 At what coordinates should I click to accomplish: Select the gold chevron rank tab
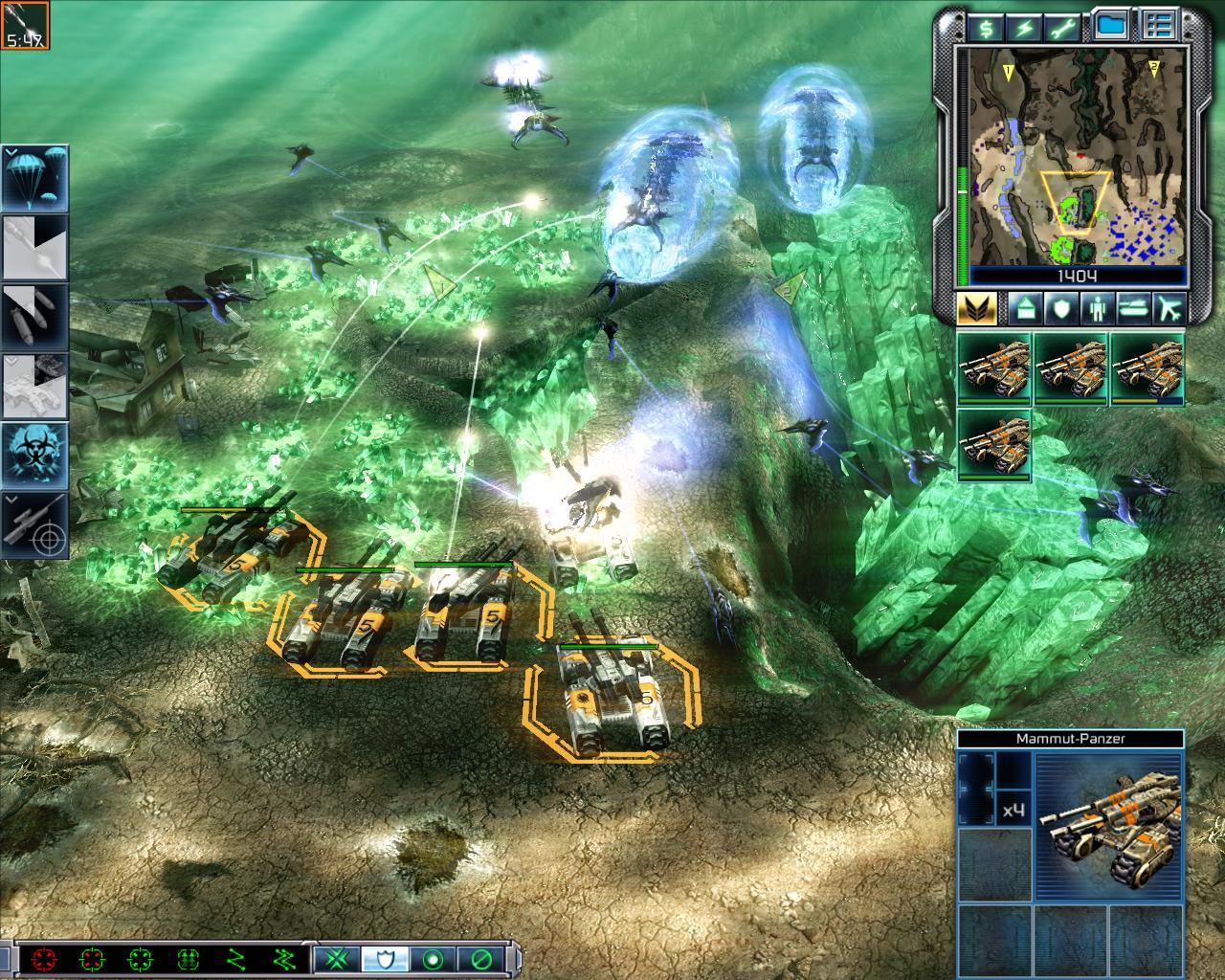977,308
